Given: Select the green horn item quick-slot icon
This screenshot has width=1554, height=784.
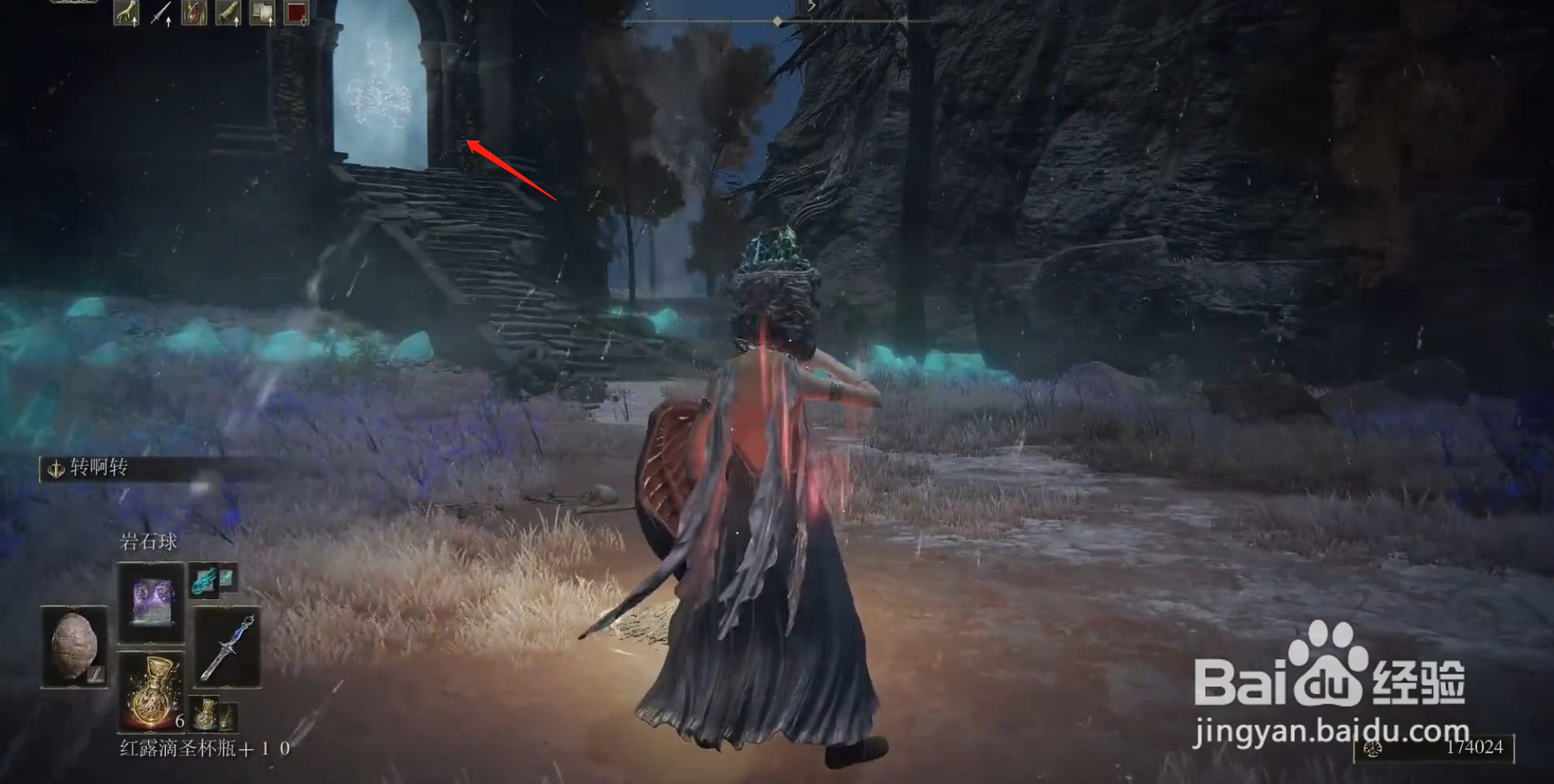Looking at the screenshot, I should coord(228,12).
